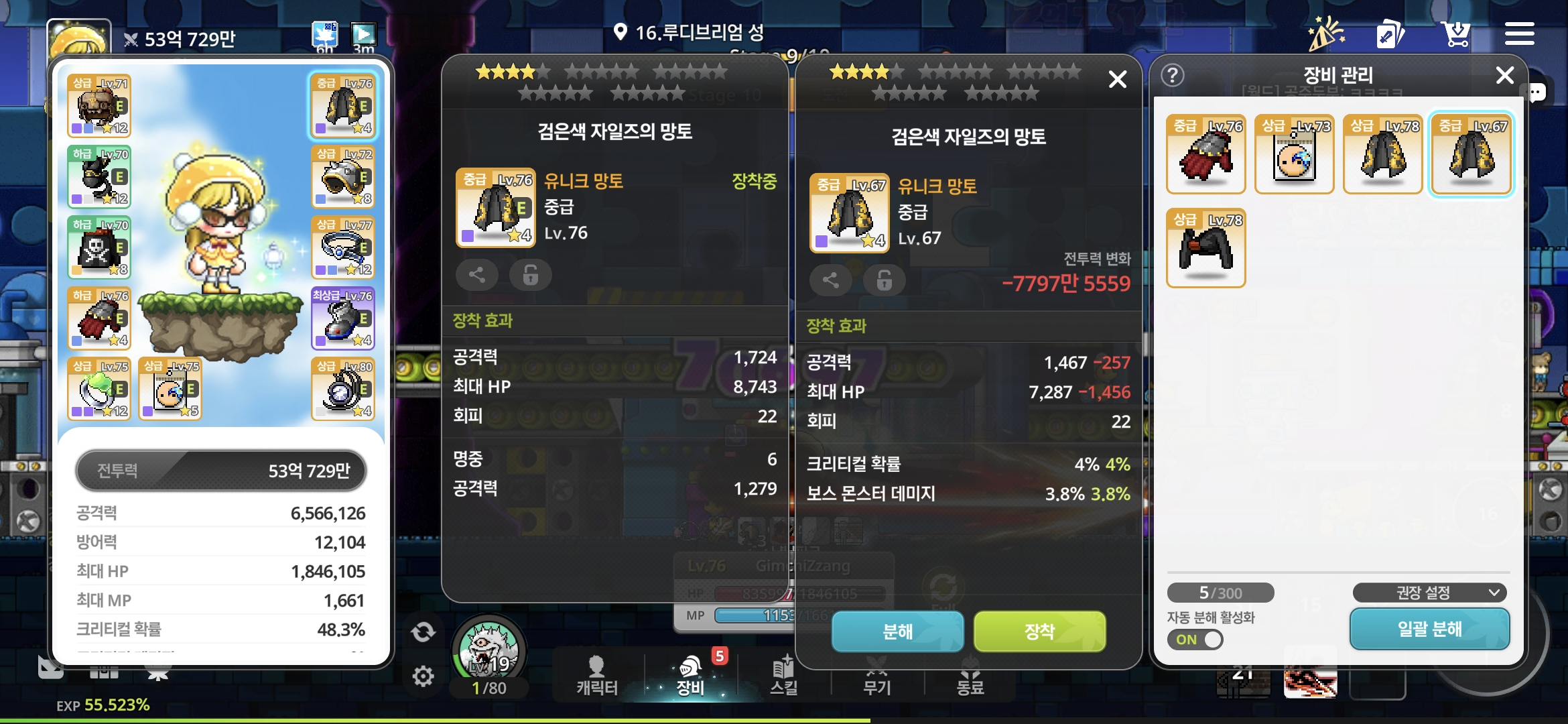Click the equipped Lv.80 pocket watch slot
Image resolution: width=1568 pixels, height=724 pixels.
pos(344,389)
